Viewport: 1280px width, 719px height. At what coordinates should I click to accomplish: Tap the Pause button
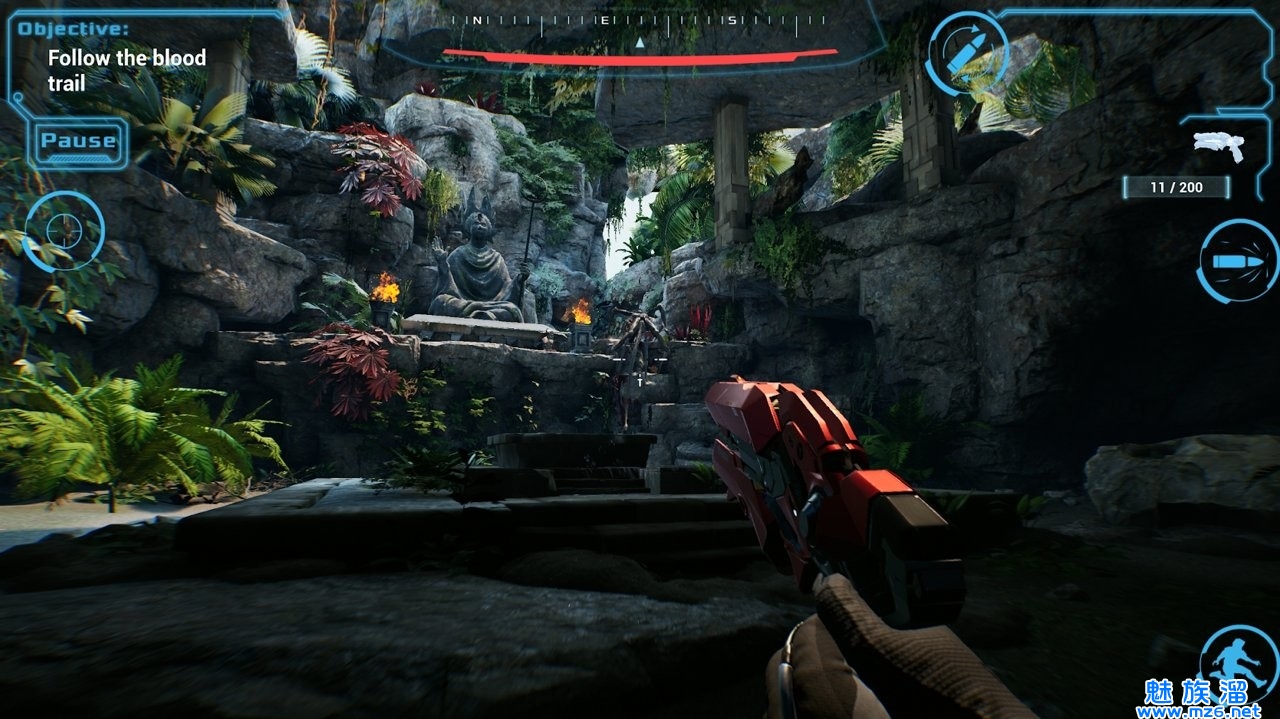[x=78, y=141]
